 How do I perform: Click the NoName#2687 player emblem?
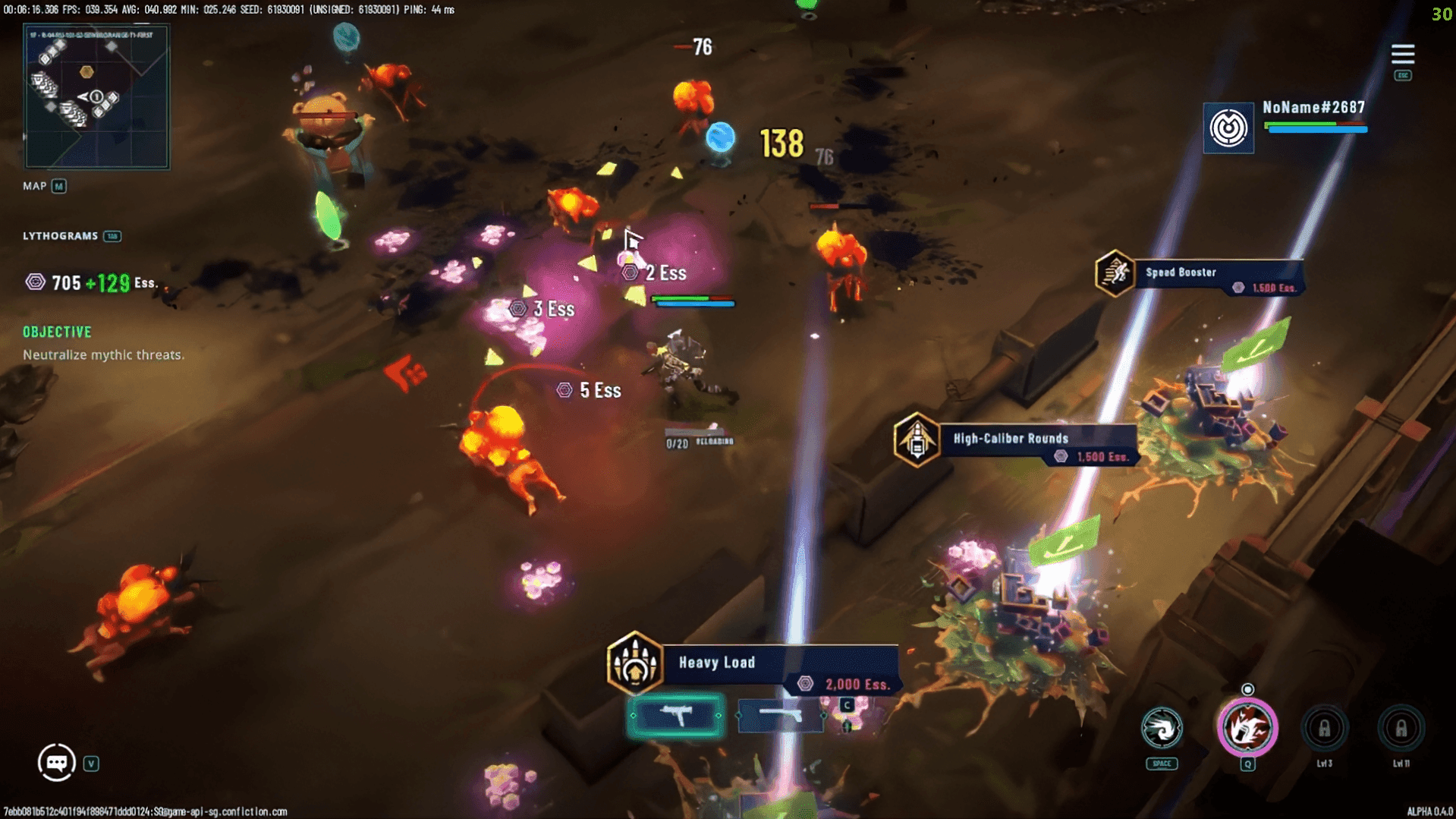click(x=1228, y=128)
